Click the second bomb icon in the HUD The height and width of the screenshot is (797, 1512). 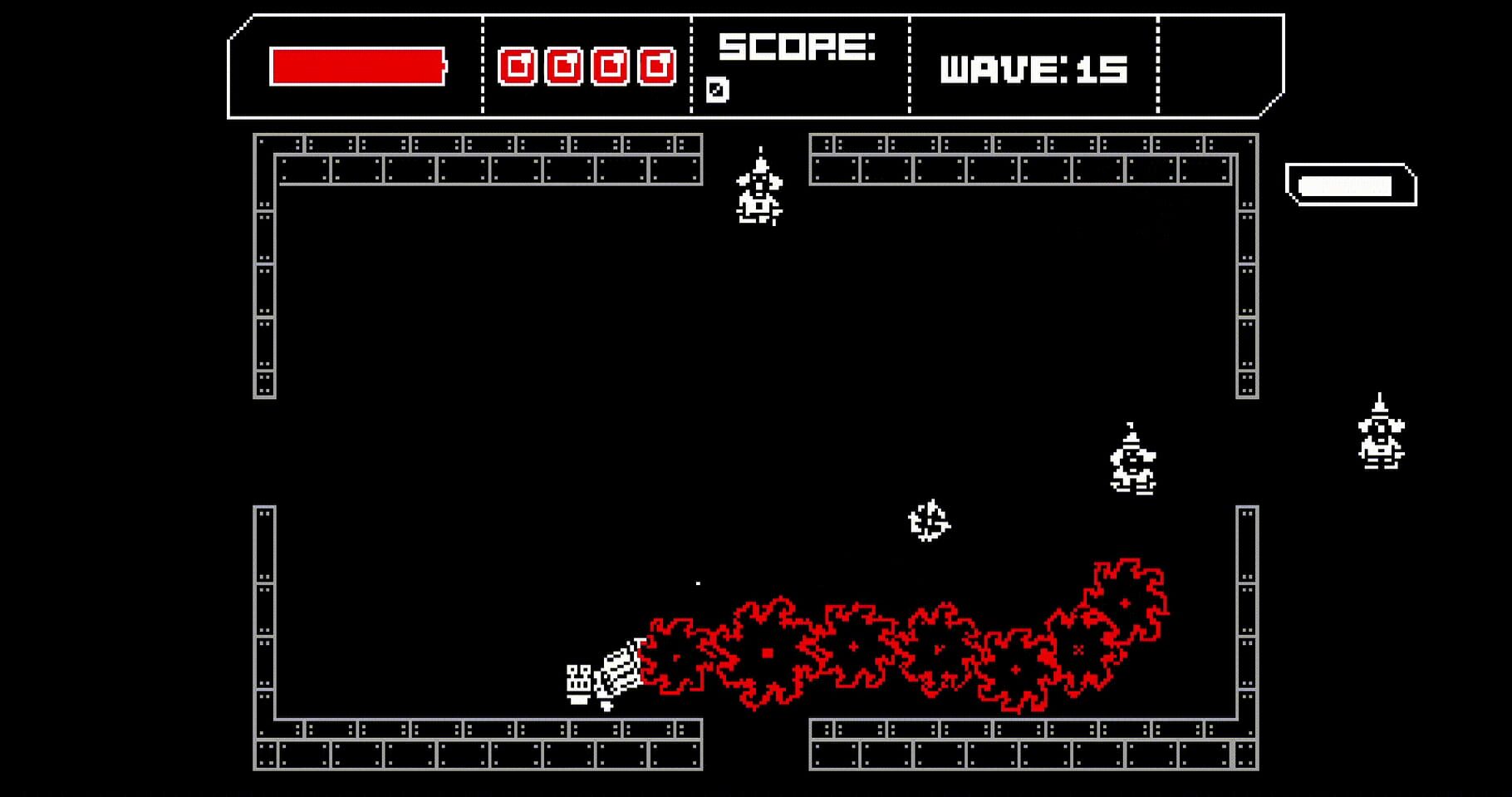click(563, 65)
